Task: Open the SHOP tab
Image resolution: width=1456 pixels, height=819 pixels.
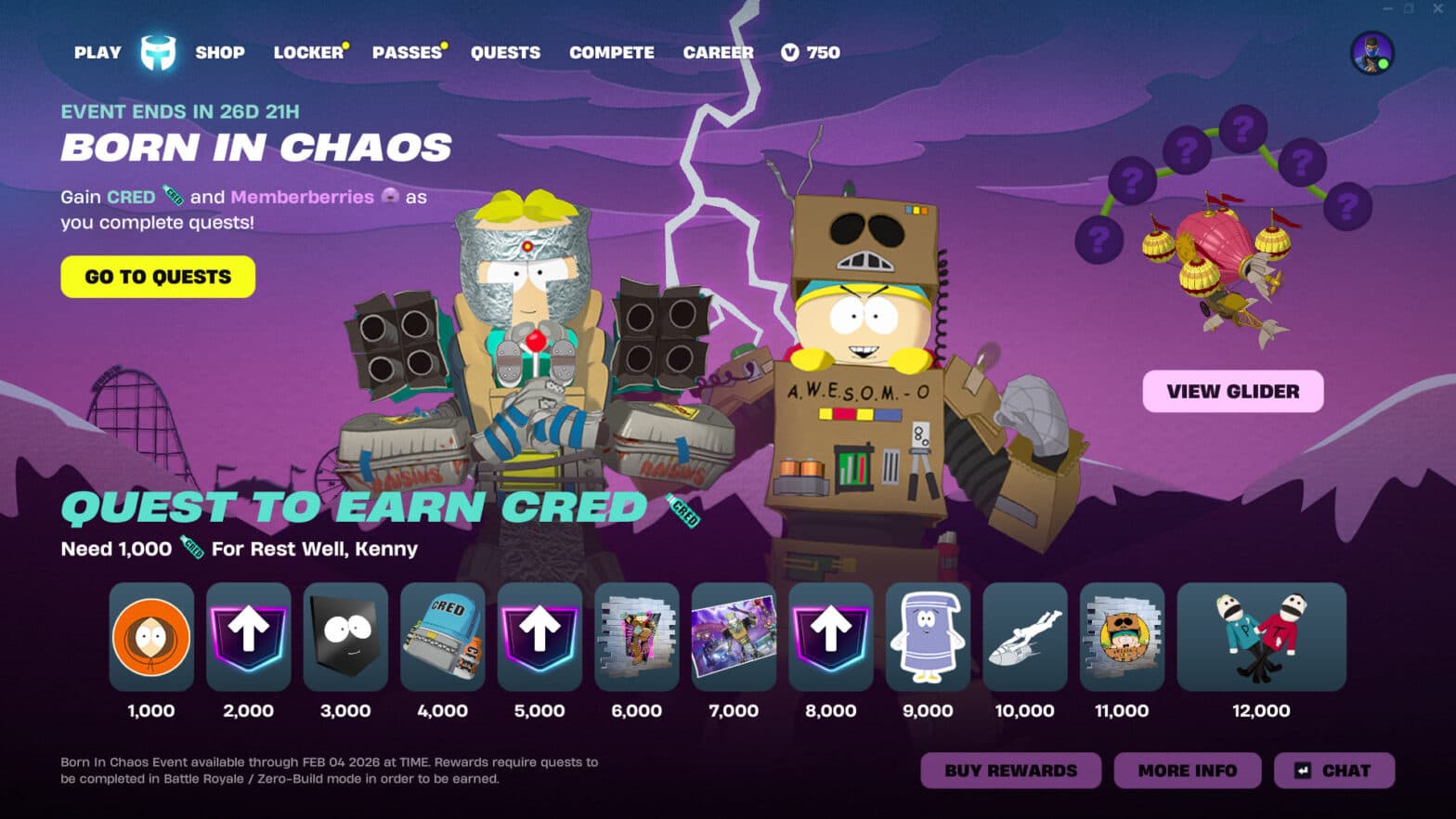Action: [220, 53]
